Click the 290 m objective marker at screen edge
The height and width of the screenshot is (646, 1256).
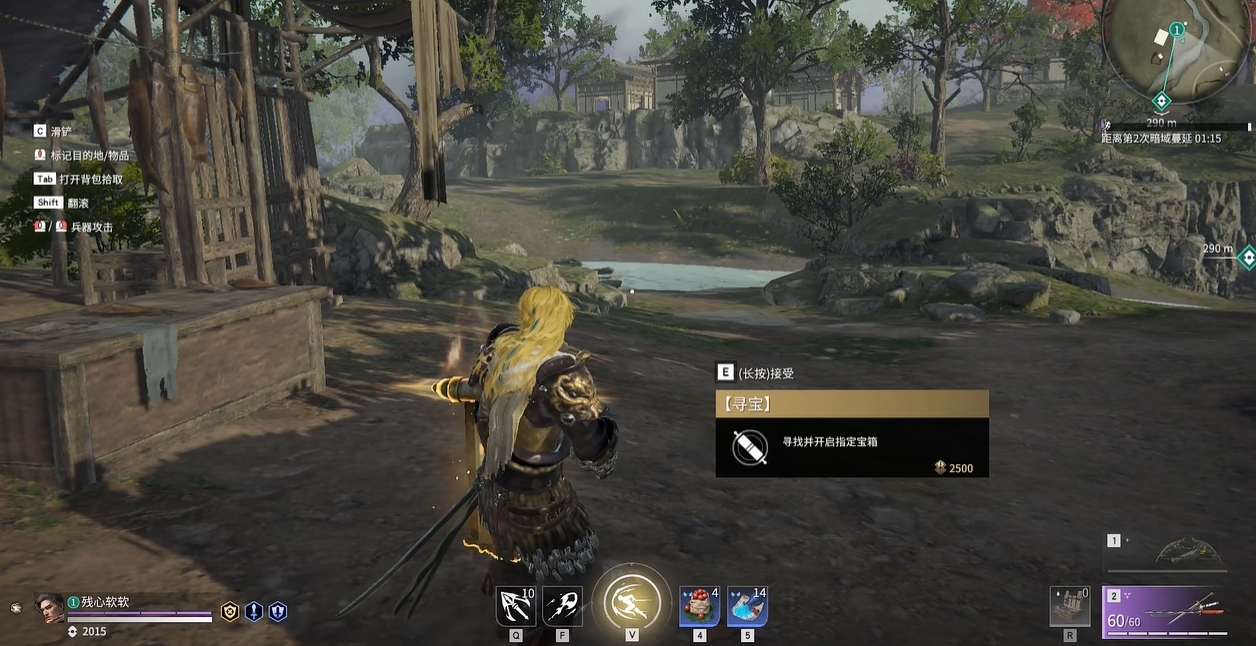coord(1246,258)
